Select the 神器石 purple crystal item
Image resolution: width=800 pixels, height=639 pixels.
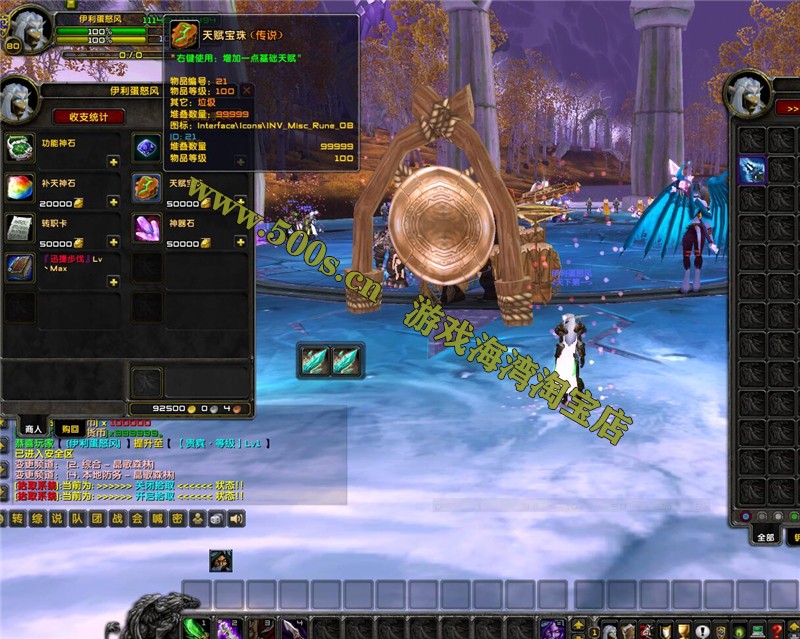147,228
